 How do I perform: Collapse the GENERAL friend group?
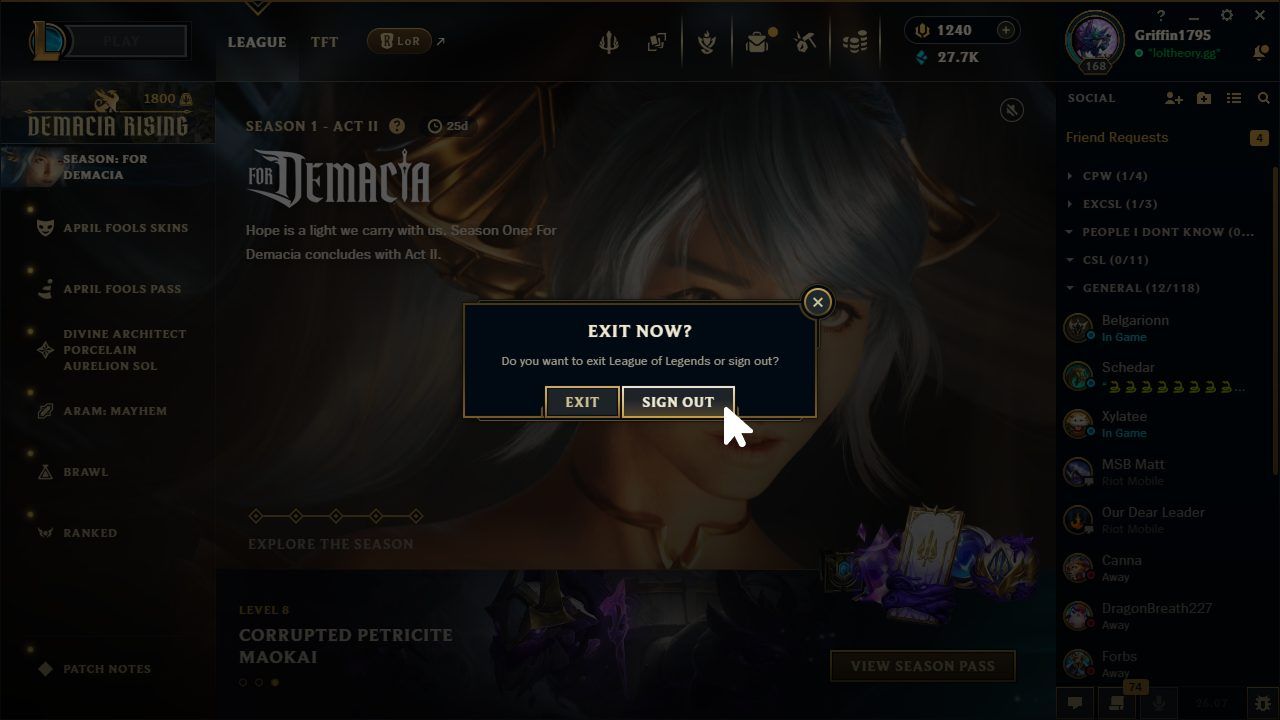tap(1067, 288)
